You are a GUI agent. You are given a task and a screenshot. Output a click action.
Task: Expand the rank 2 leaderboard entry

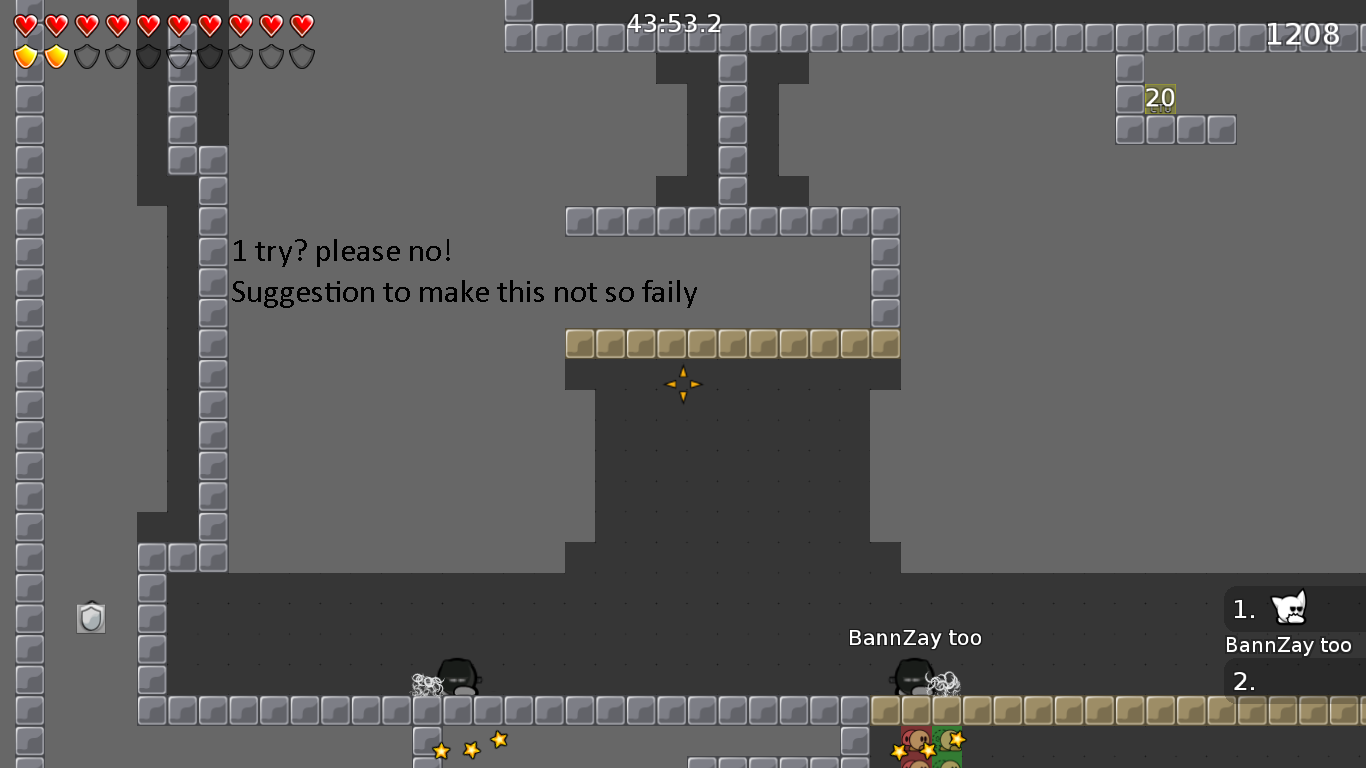point(1290,682)
